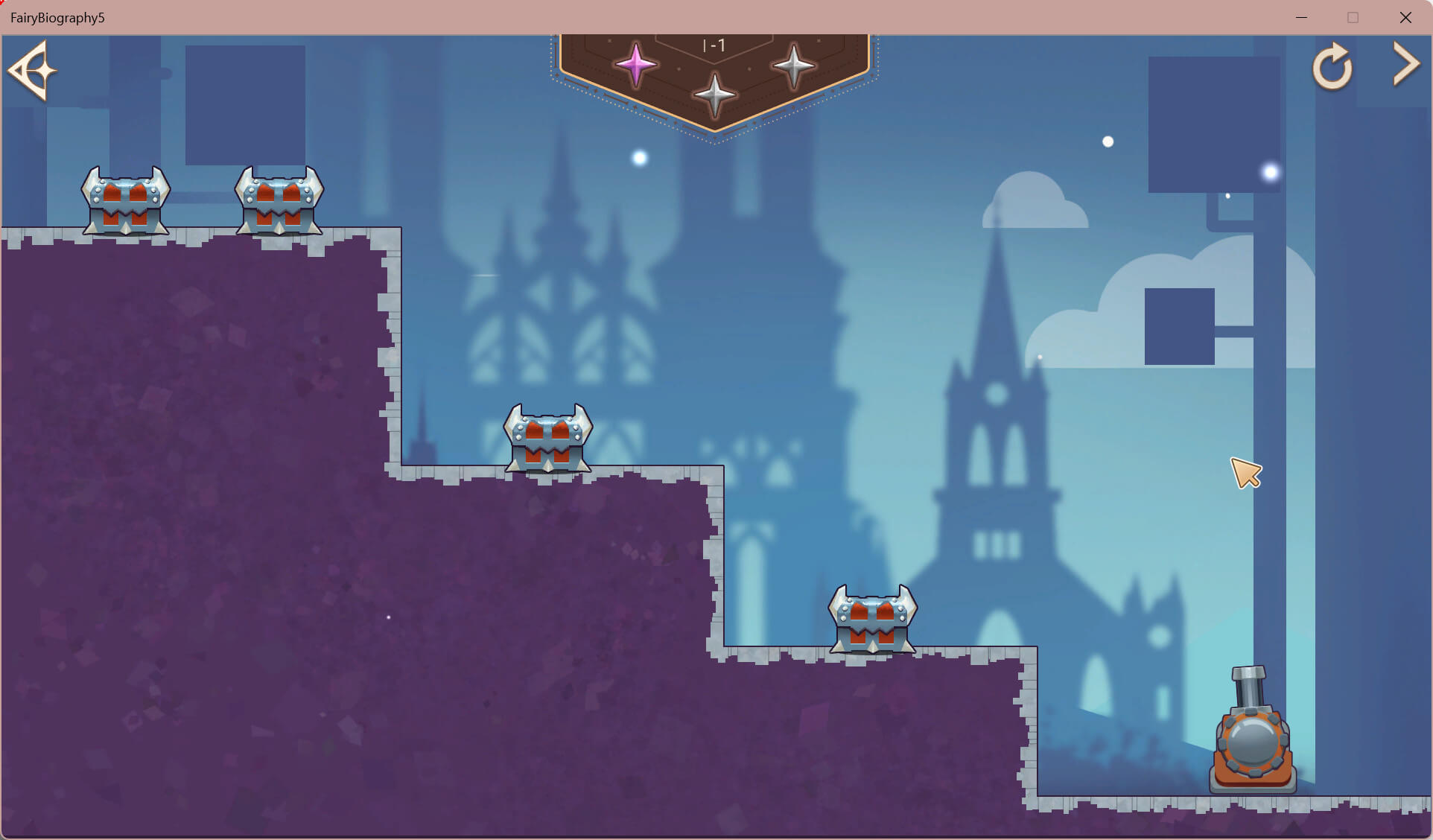Minimize the game window
This screenshot has width=1433, height=840.
[1301, 18]
